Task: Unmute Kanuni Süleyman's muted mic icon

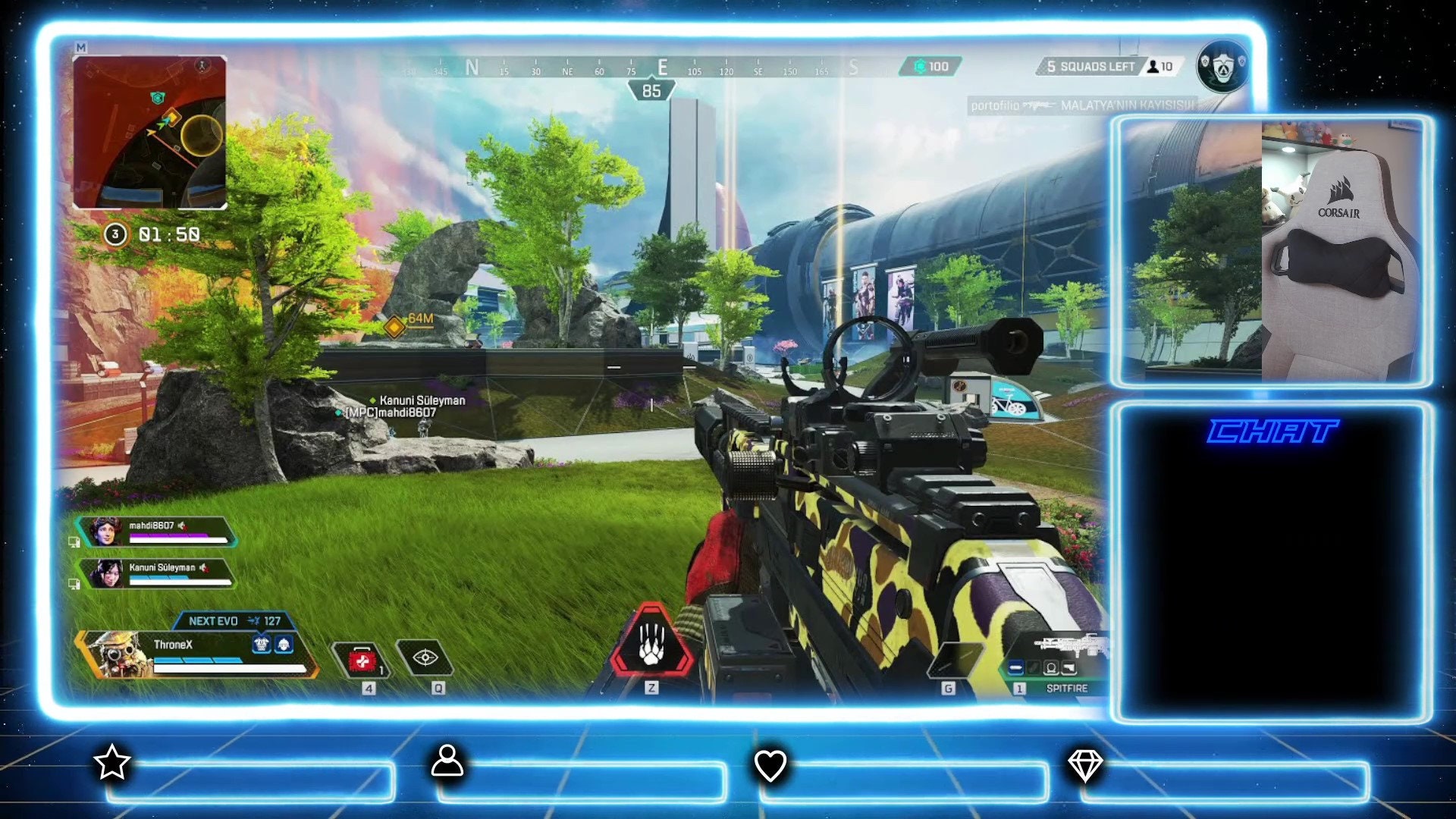Action: 203,567
